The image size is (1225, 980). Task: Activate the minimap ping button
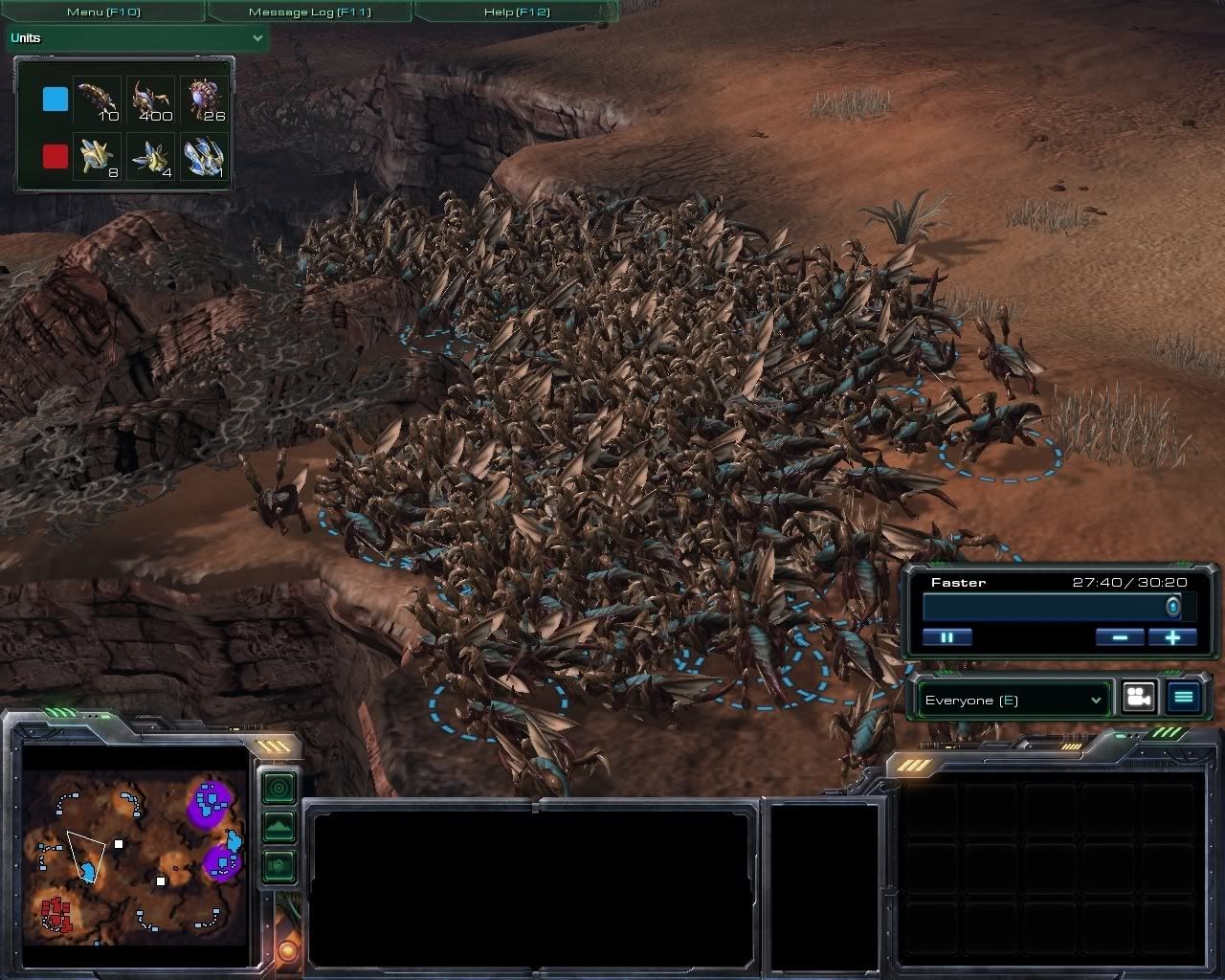tap(278, 789)
